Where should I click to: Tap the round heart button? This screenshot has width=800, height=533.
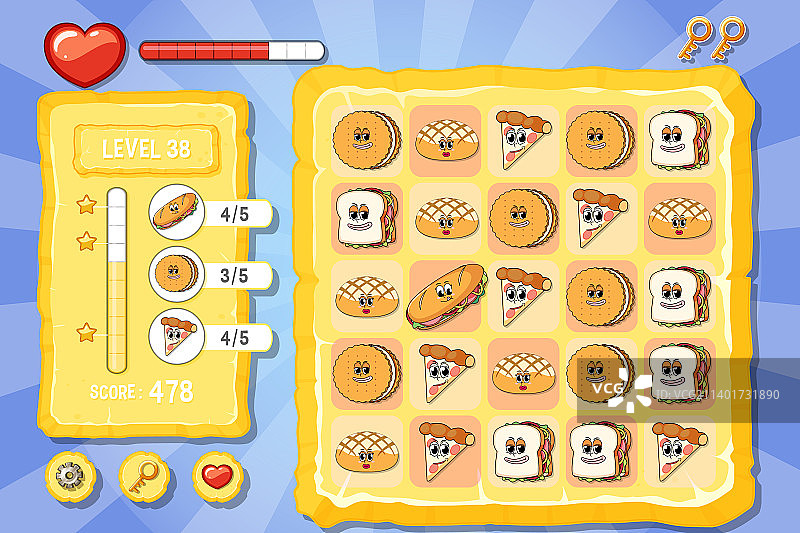tap(217, 477)
